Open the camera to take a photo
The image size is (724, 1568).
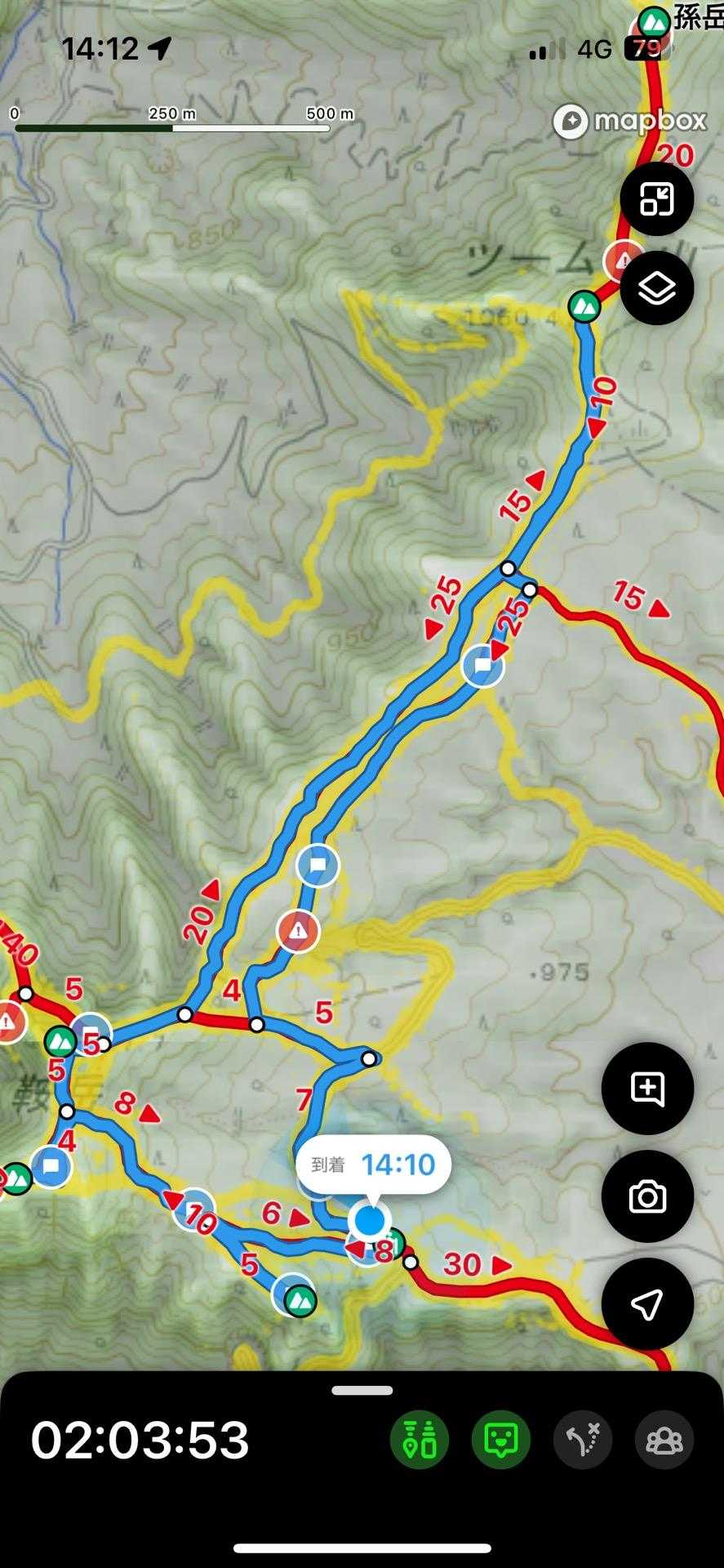coord(647,1196)
